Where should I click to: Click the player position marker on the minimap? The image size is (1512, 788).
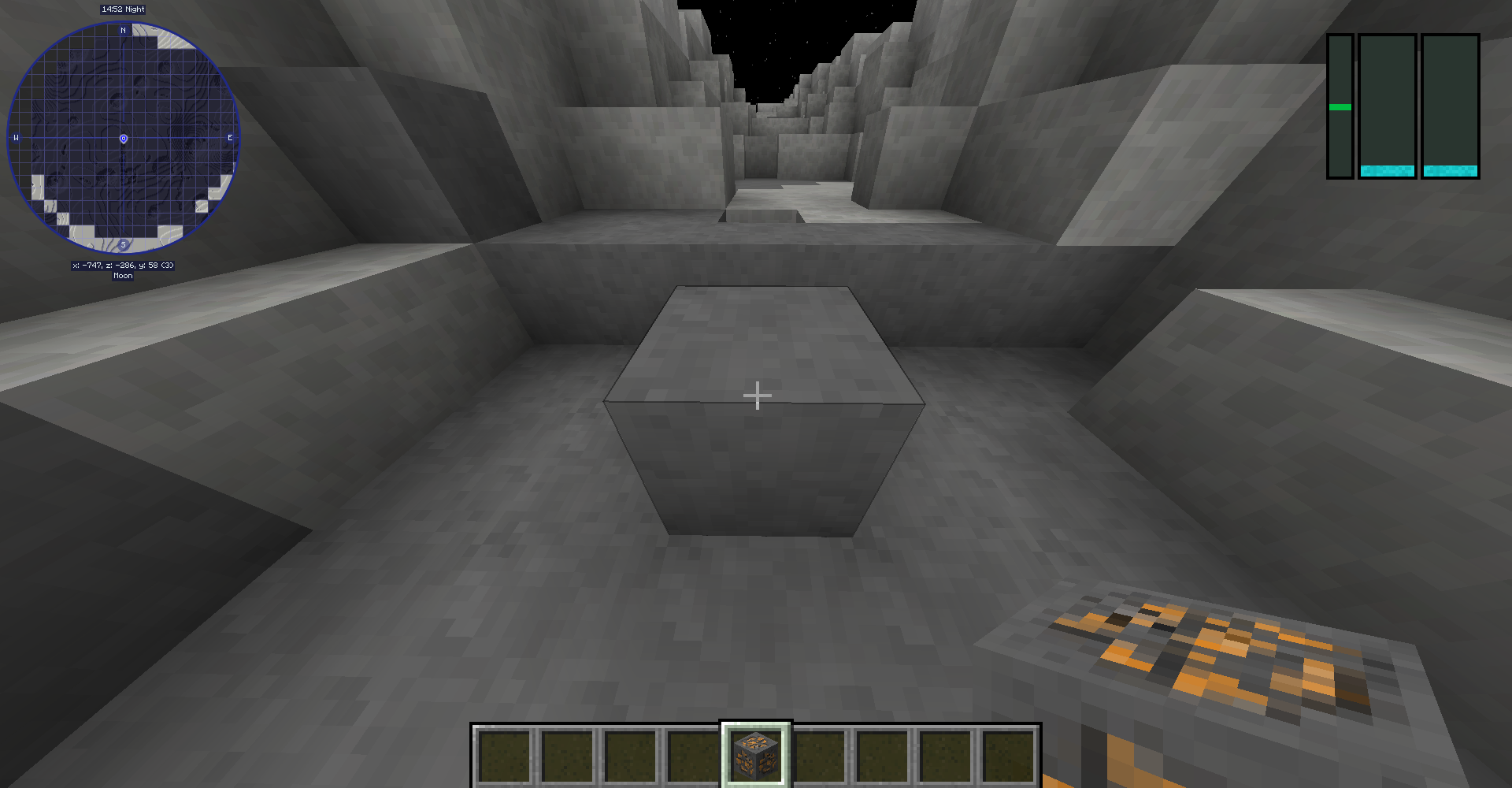click(122, 139)
